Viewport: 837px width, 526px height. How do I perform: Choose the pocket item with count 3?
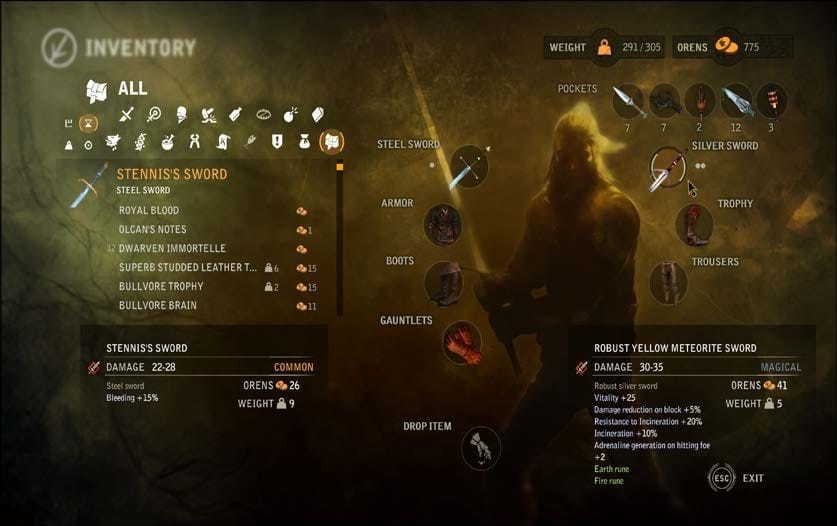click(x=772, y=101)
